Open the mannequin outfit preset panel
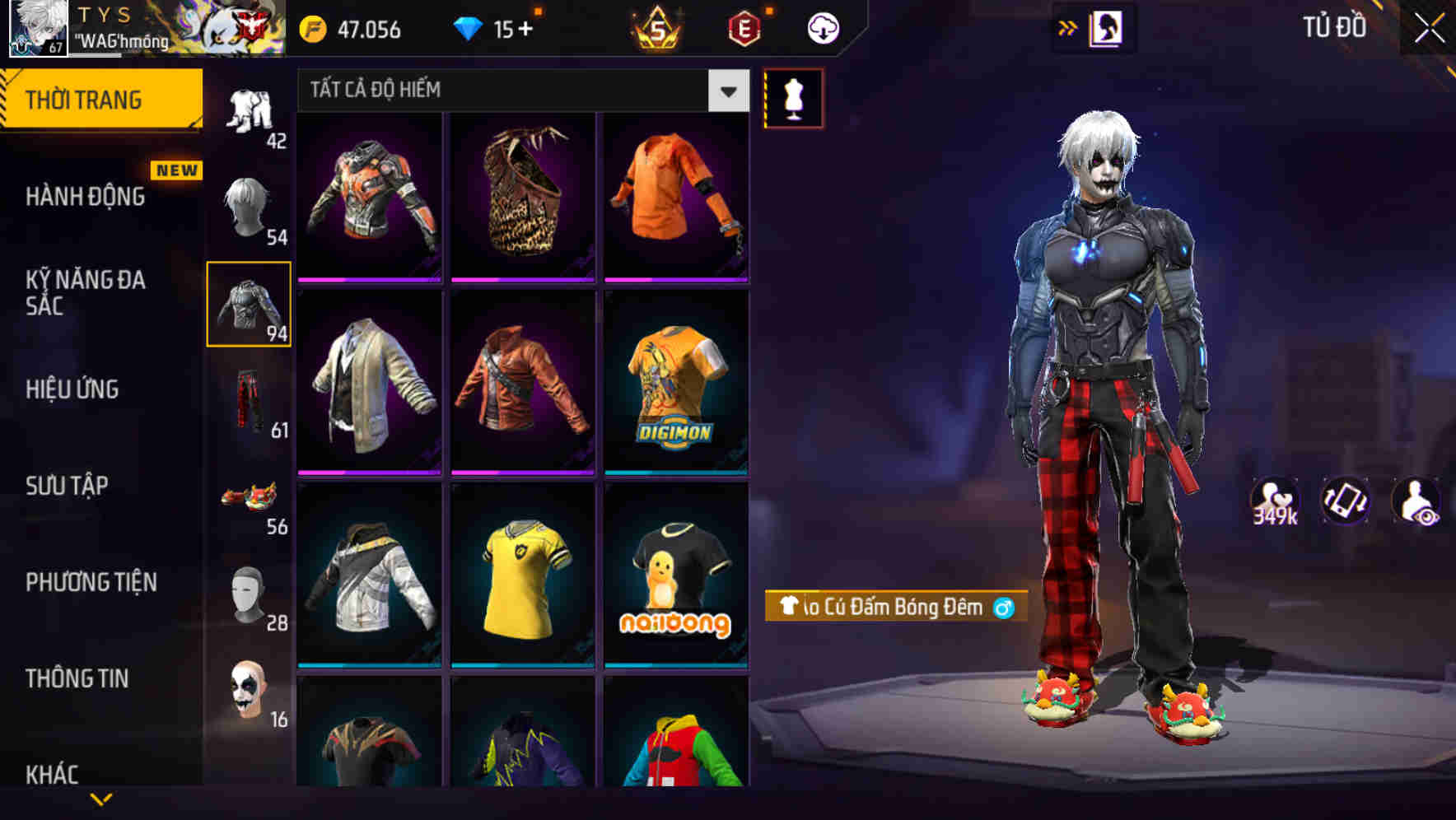 (x=793, y=98)
